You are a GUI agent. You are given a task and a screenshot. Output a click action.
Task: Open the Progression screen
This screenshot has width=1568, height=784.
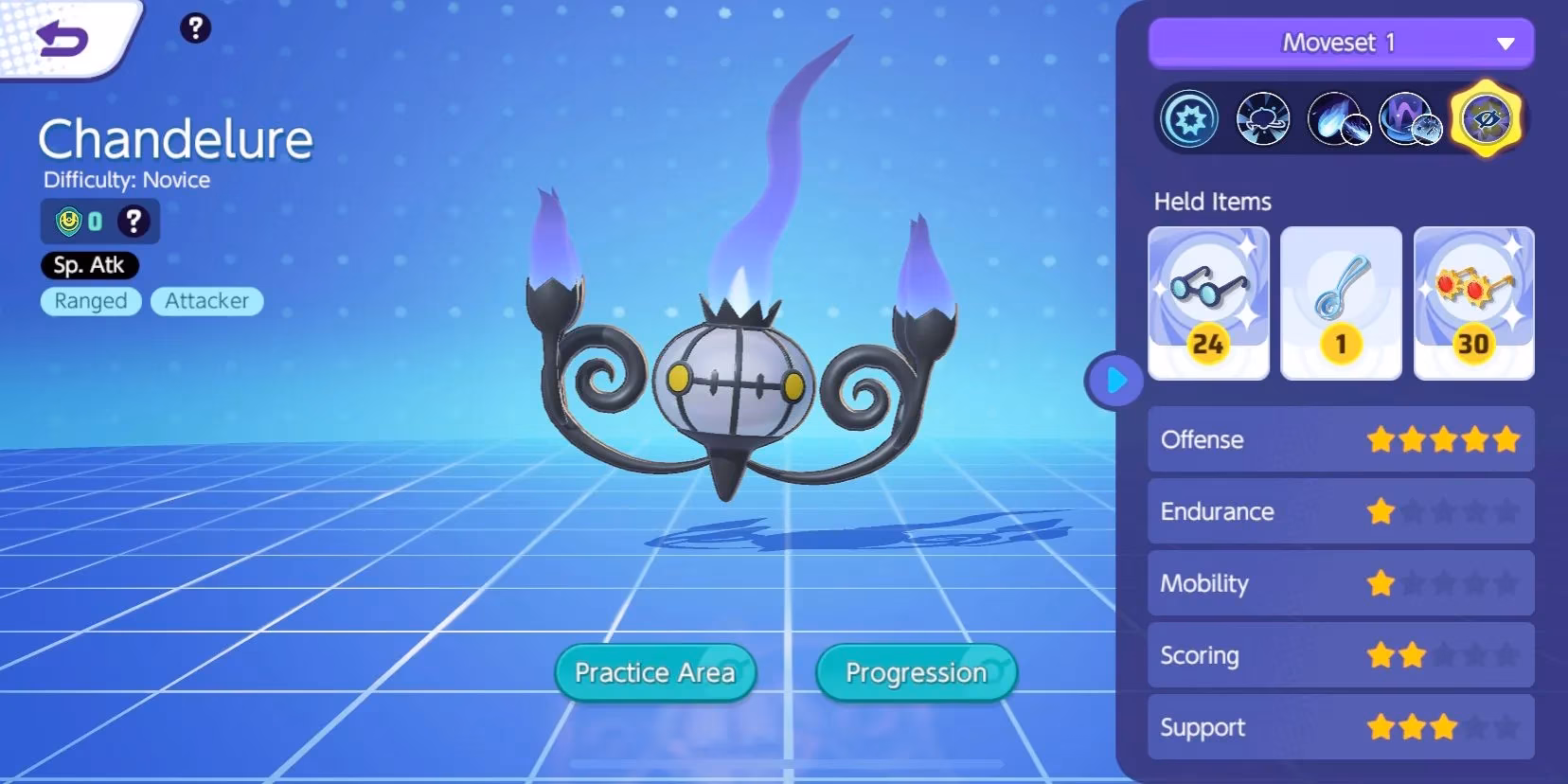tap(915, 672)
